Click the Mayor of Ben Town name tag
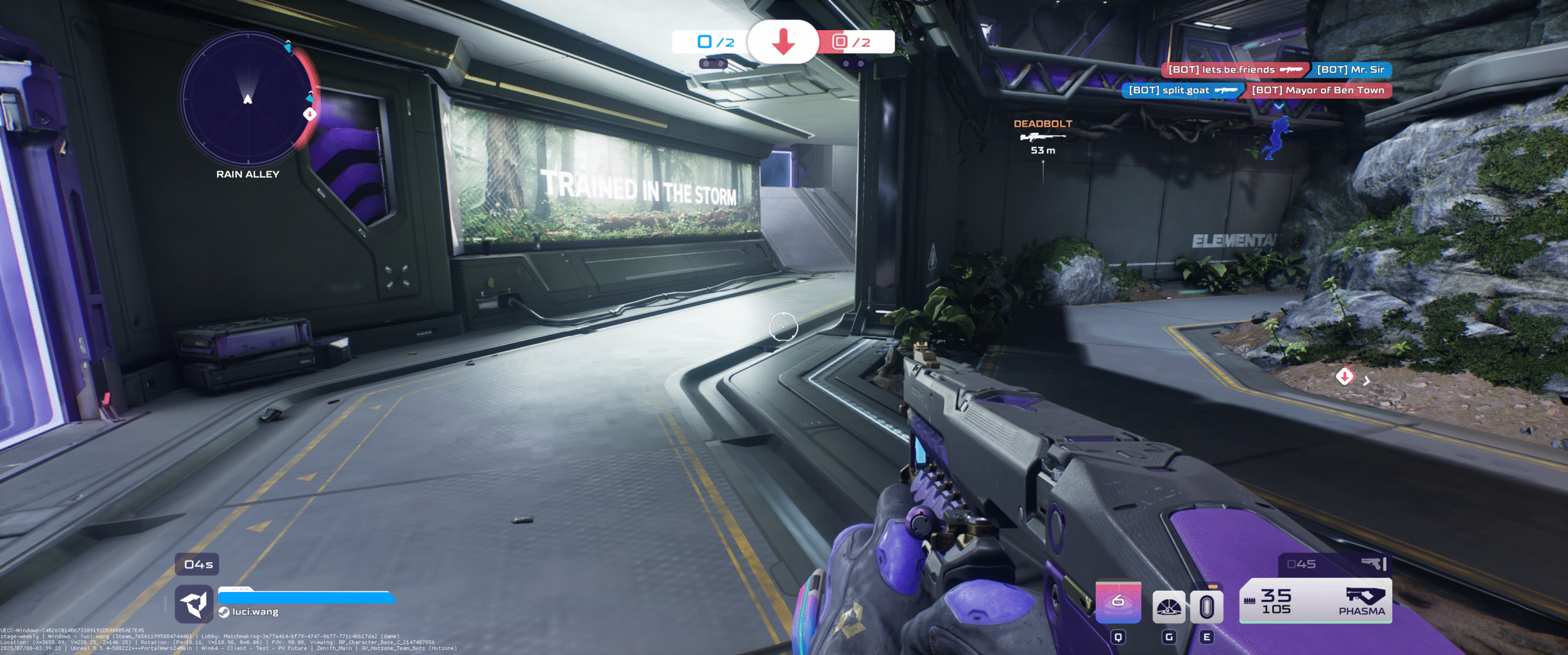The width and height of the screenshot is (1568, 655). click(x=1317, y=90)
